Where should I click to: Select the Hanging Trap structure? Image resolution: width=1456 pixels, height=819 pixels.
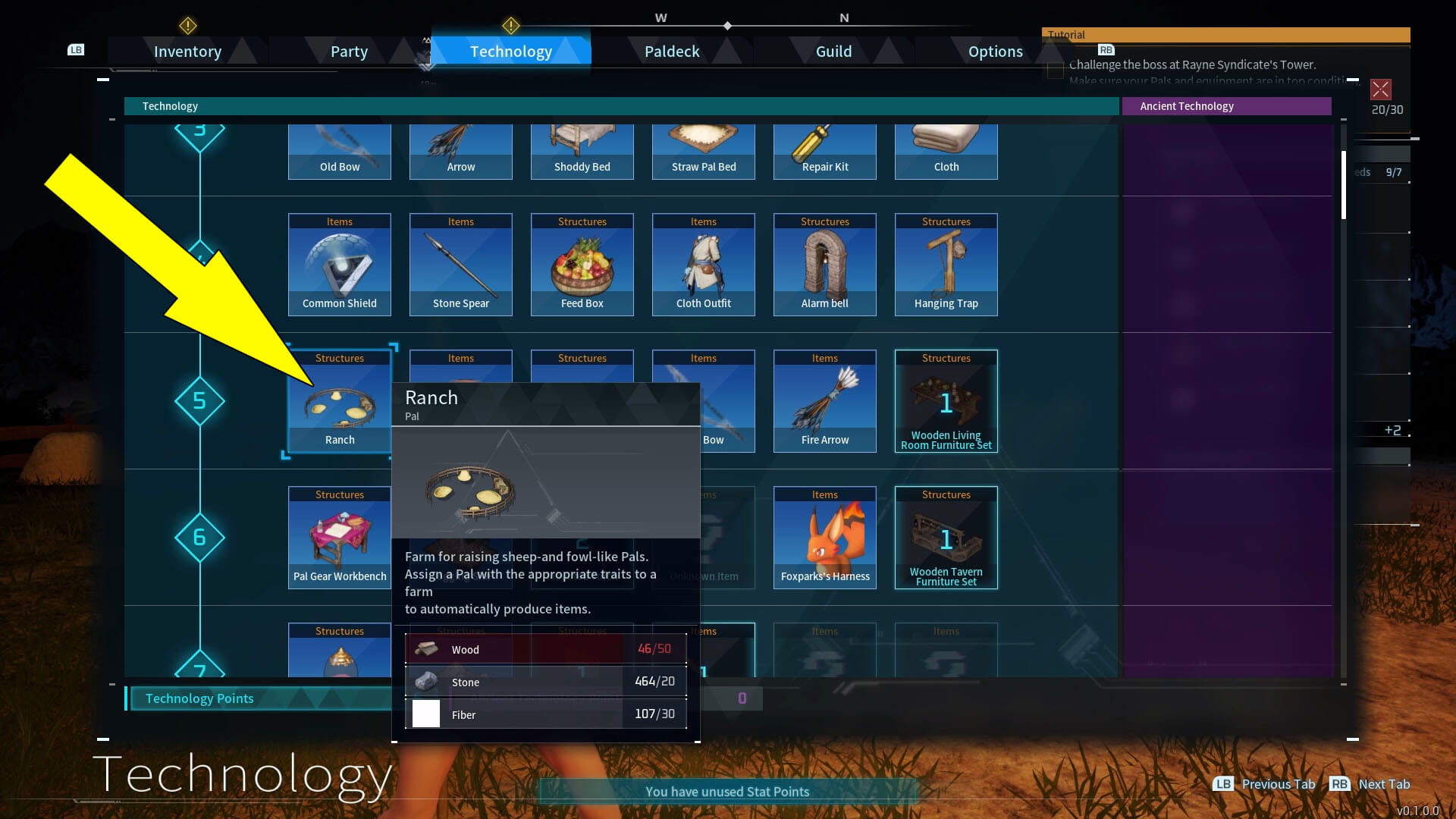point(946,265)
